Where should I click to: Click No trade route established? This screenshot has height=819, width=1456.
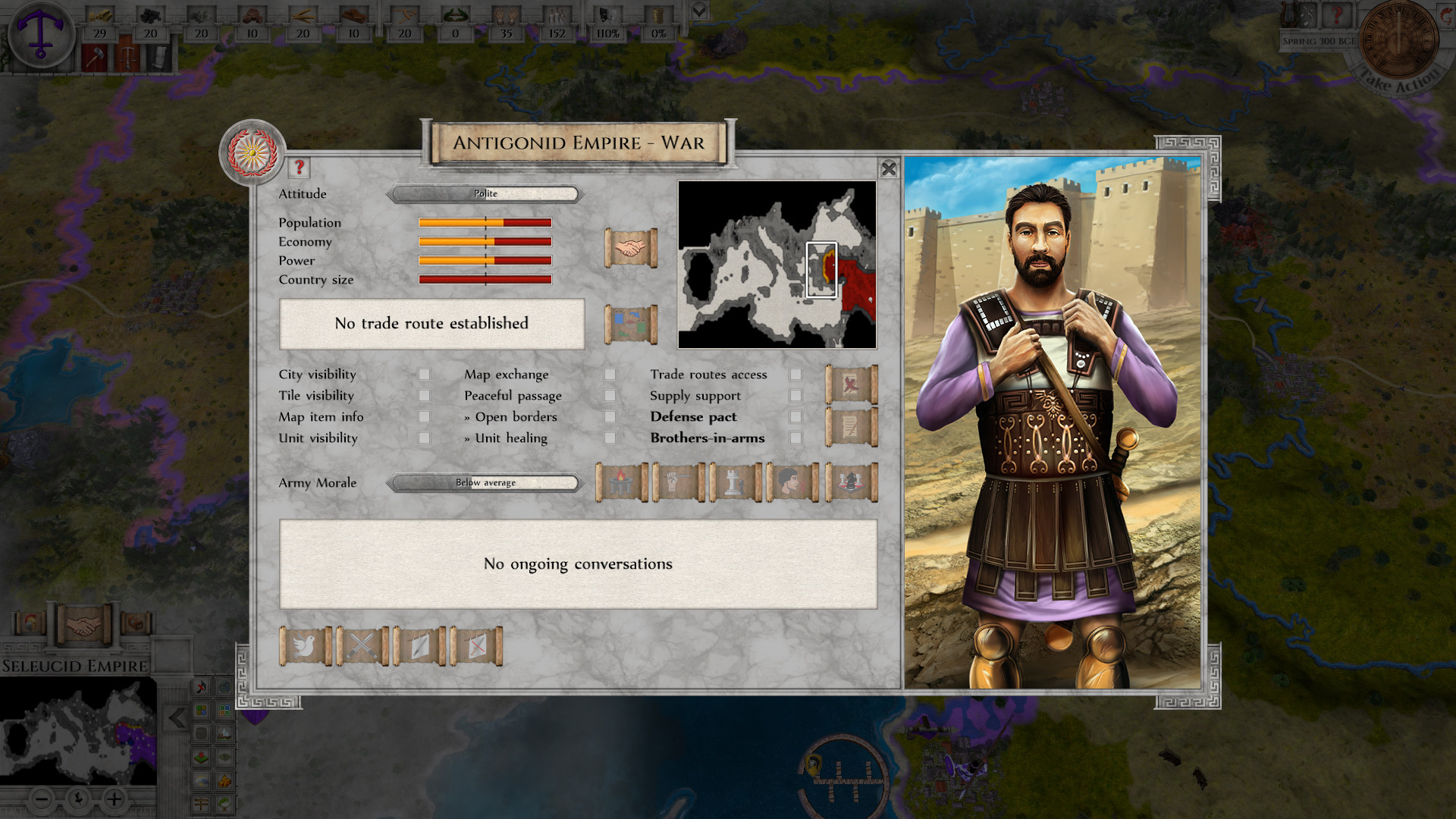click(x=431, y=324)
